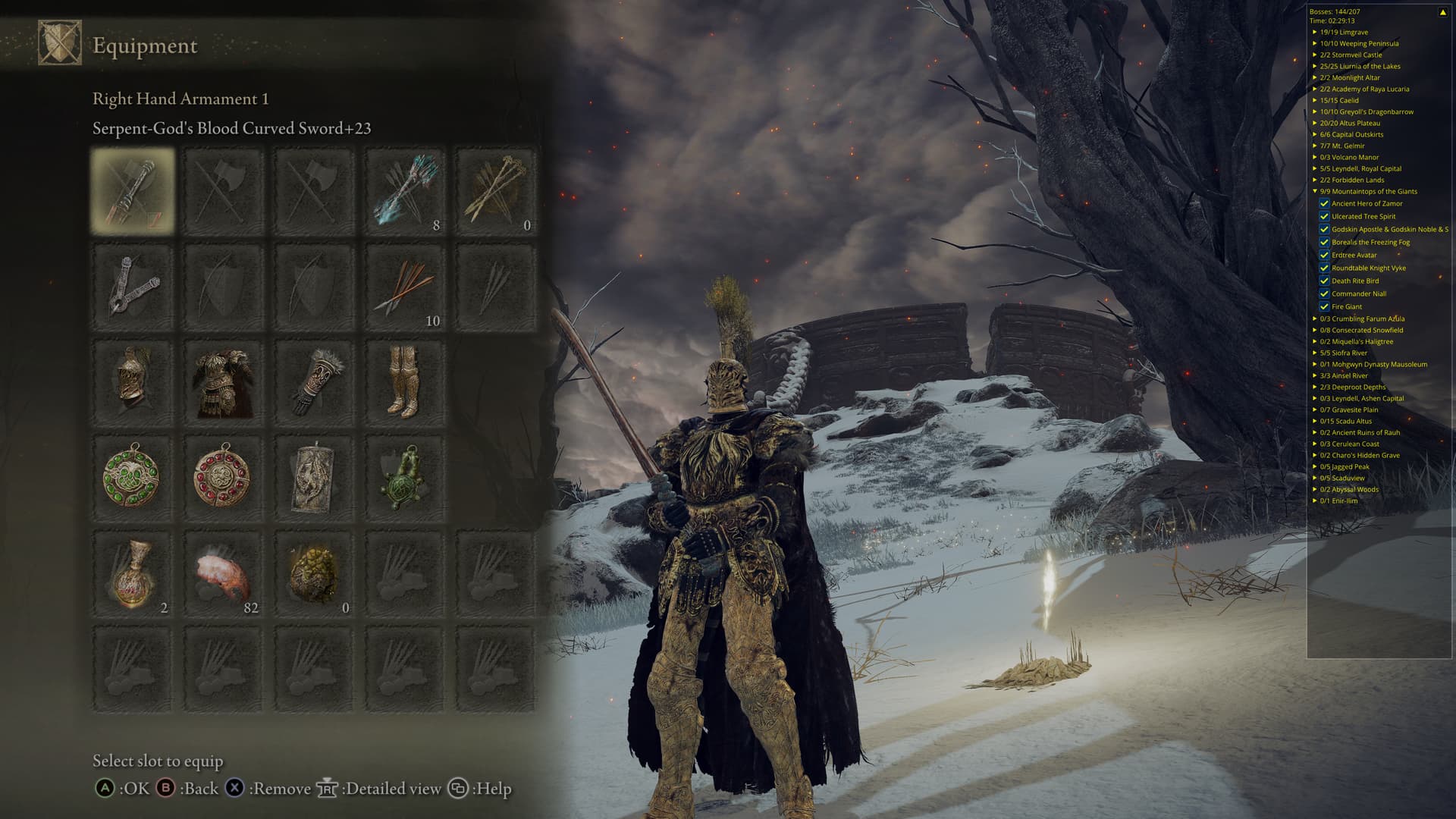Select the red bolts slot
The width and height of the screenshot is (1456, 819).
[404, 286]
